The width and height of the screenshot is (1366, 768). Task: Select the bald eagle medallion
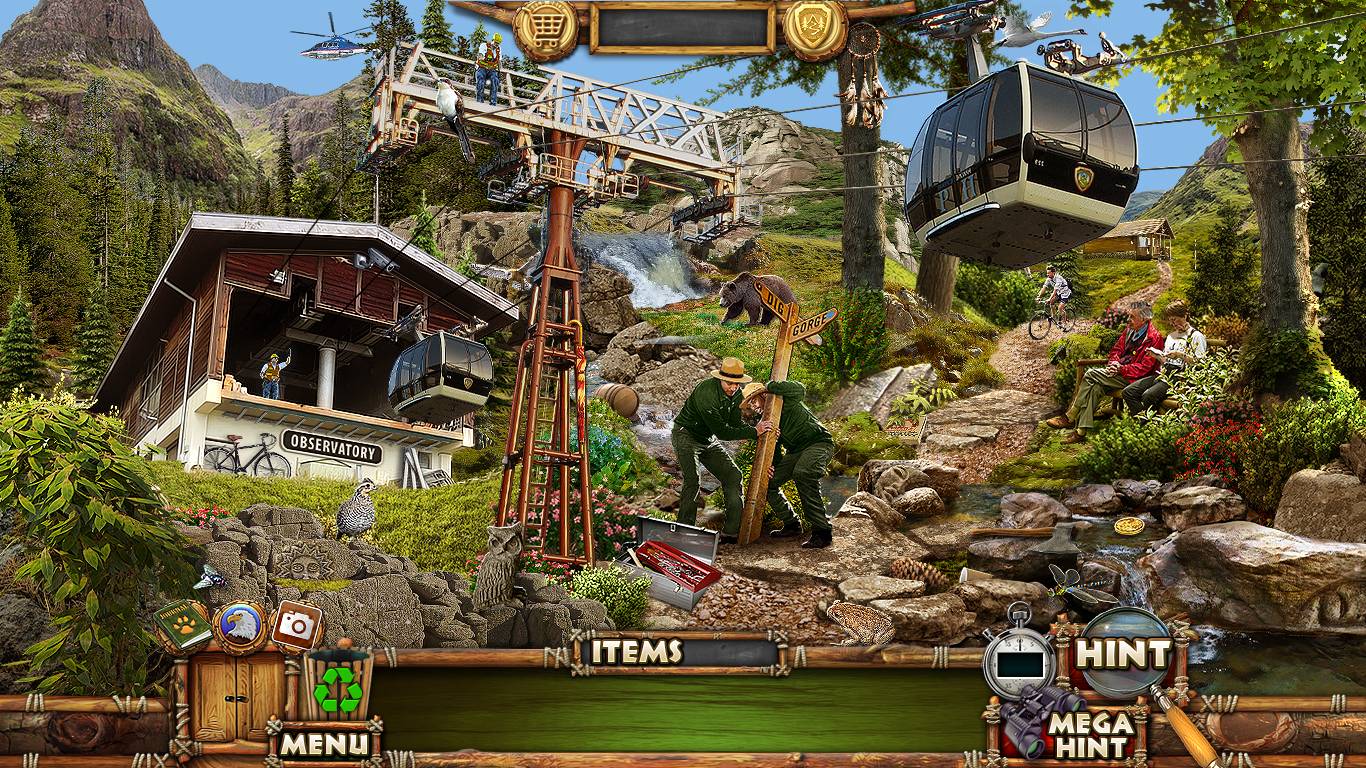point(239,626)
